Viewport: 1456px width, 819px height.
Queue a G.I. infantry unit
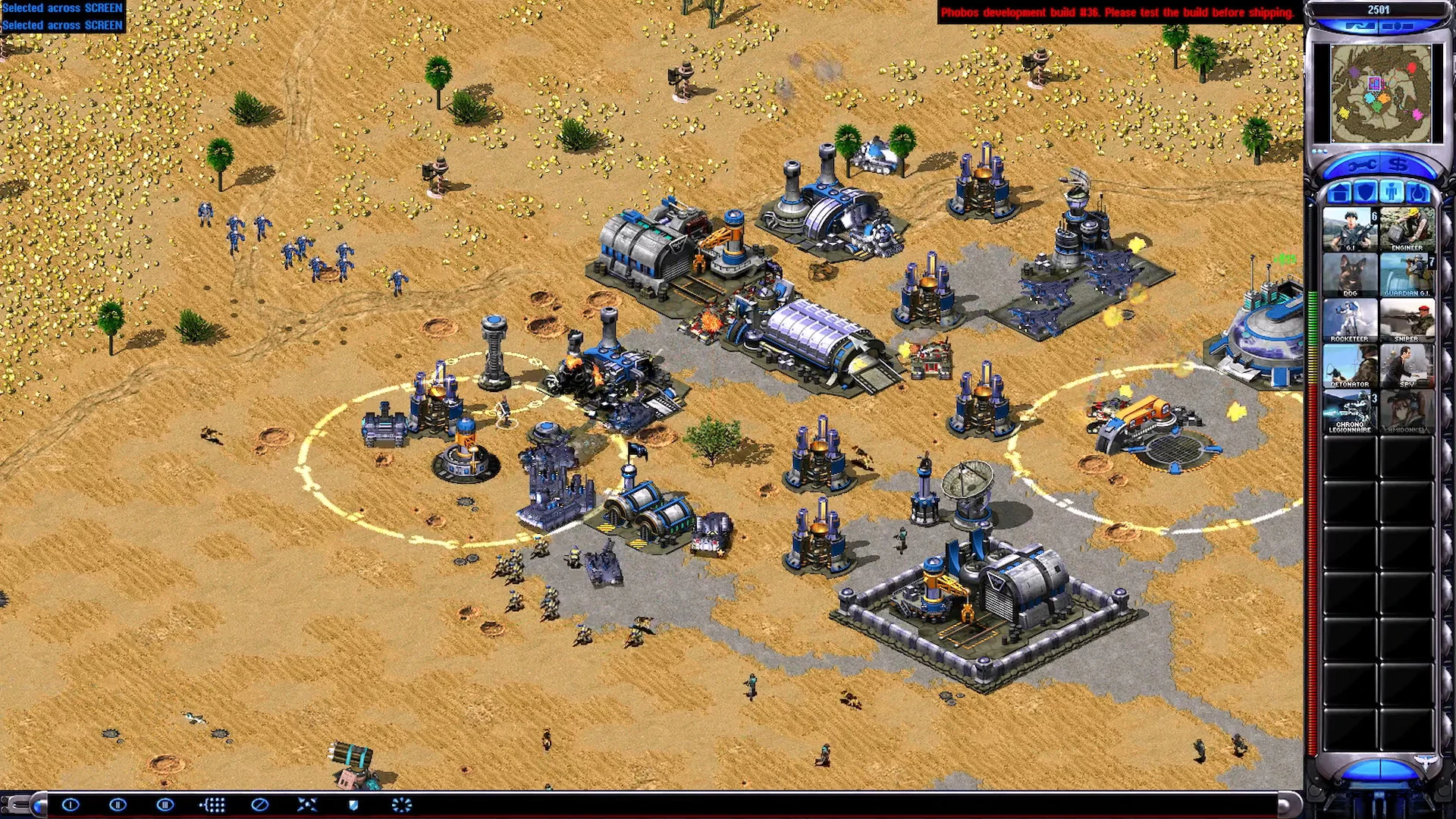click(1350, 229)
